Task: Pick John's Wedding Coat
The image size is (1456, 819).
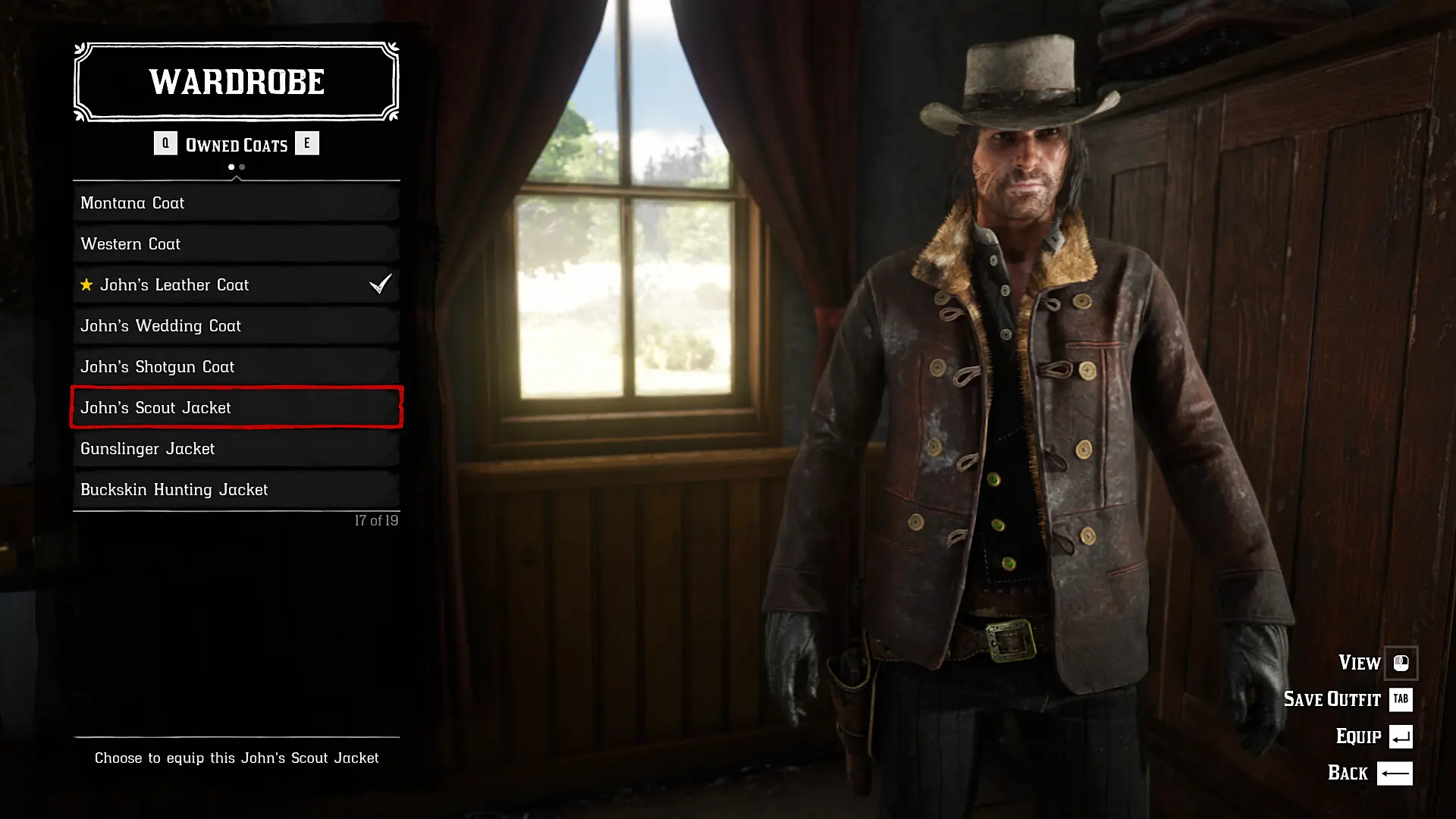Action: pyautogui.click(x=236, y=326)
